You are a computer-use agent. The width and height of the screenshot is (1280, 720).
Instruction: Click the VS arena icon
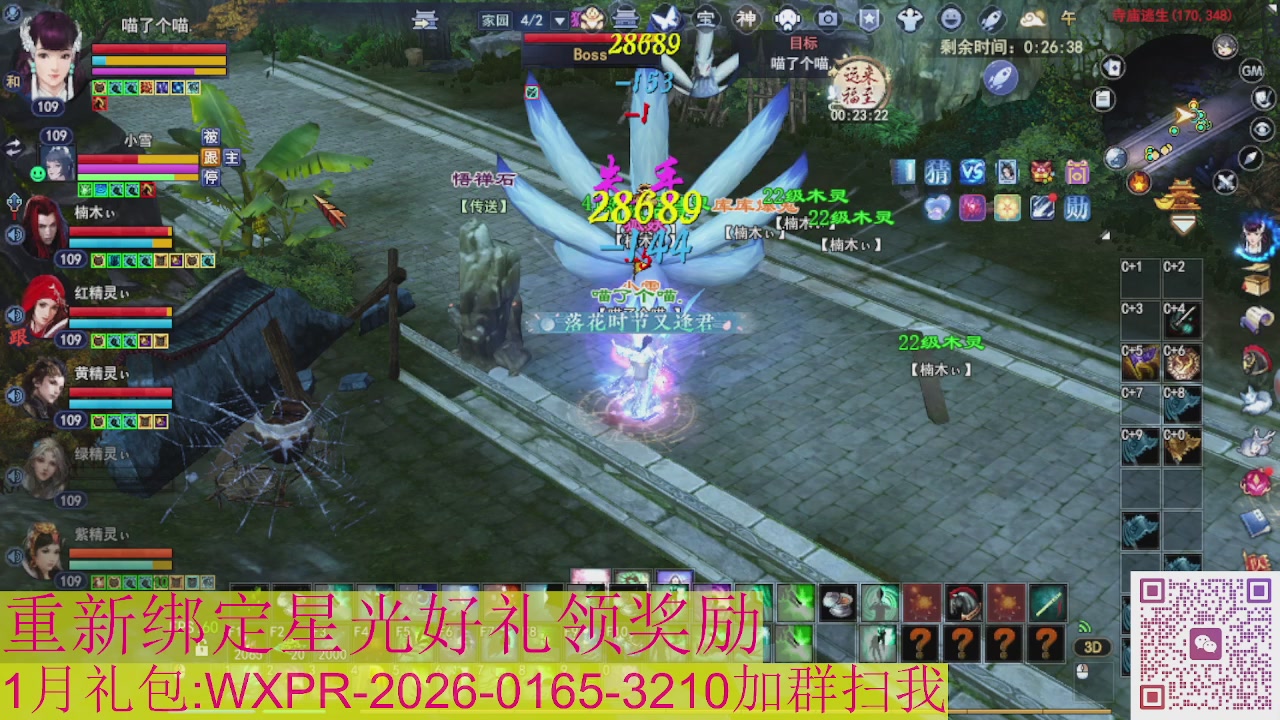[x=973, y=172]
